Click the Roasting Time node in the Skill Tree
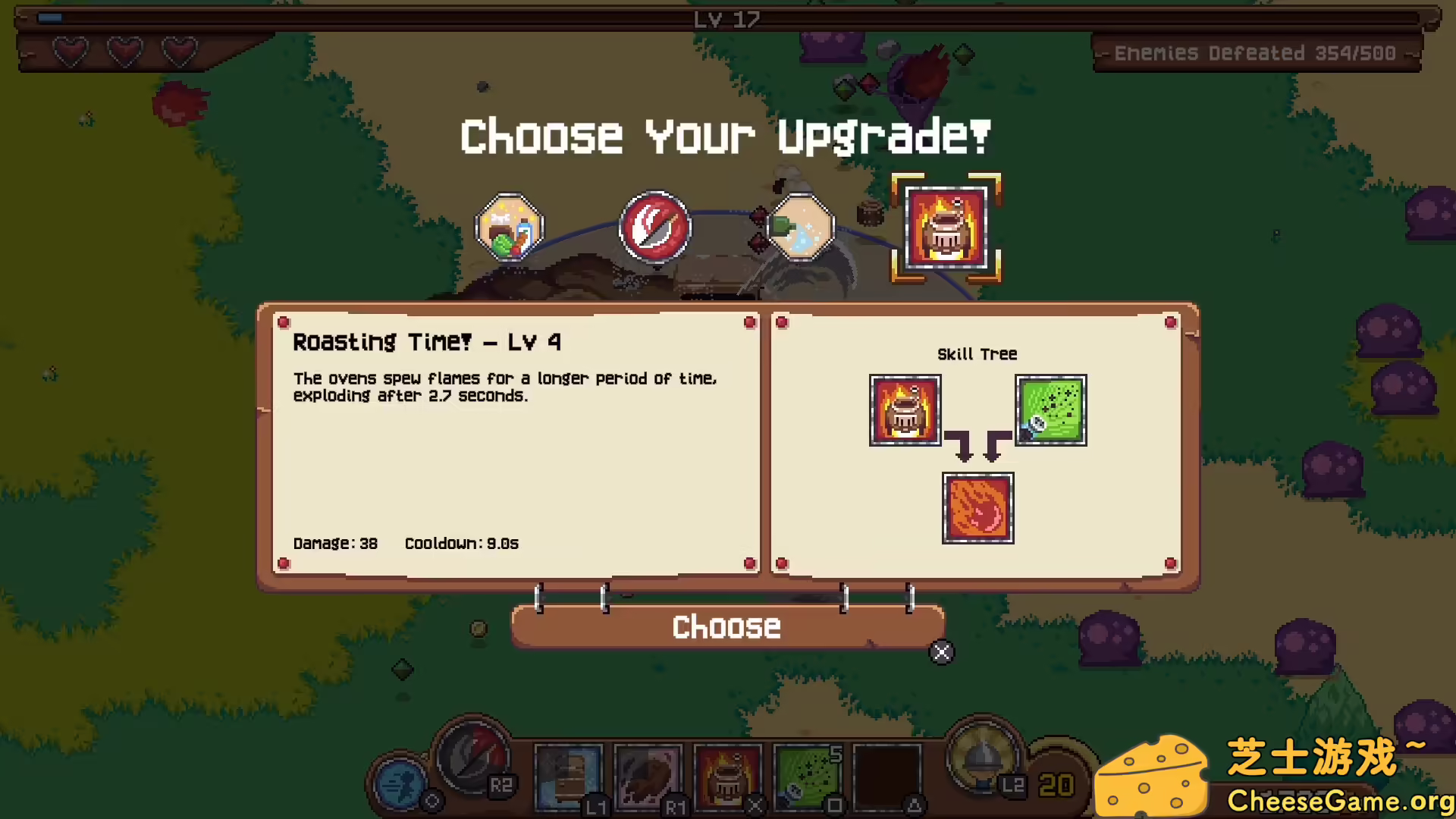Screen dimensions: 1456x819 tap(905, 410)
